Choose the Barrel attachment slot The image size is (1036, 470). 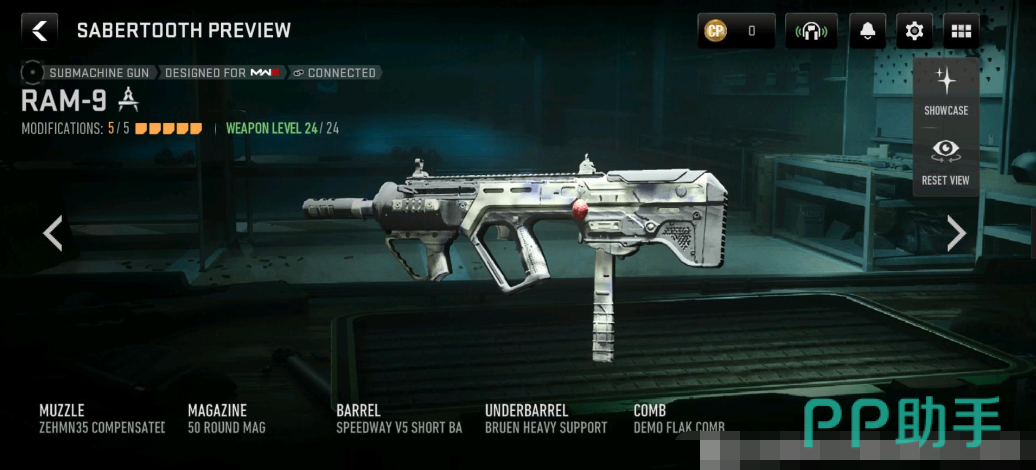coord(399,419)
